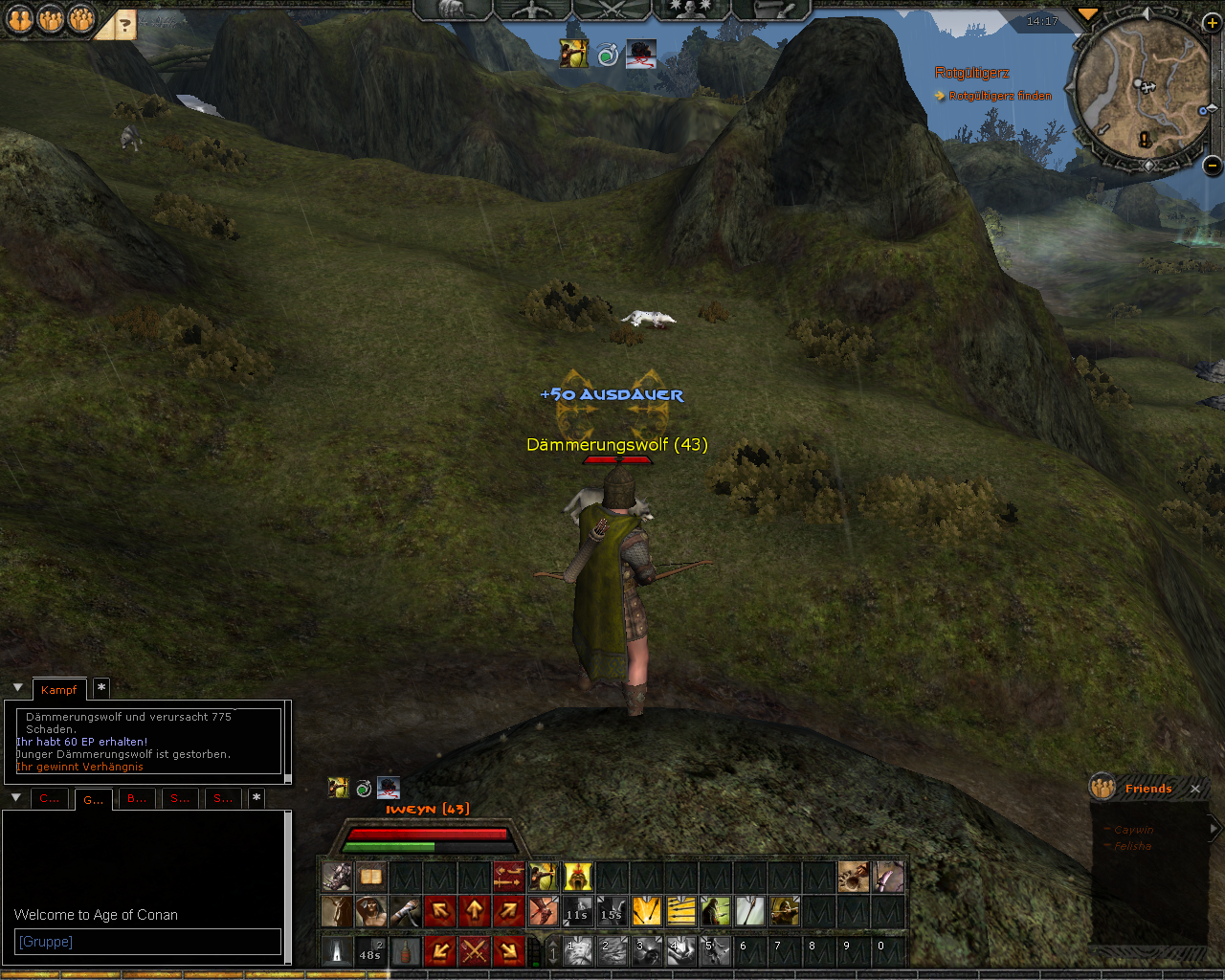Select friend Caywin in Friends list
This screenshot has height=980, width=1225.
tap(1134, 830)
